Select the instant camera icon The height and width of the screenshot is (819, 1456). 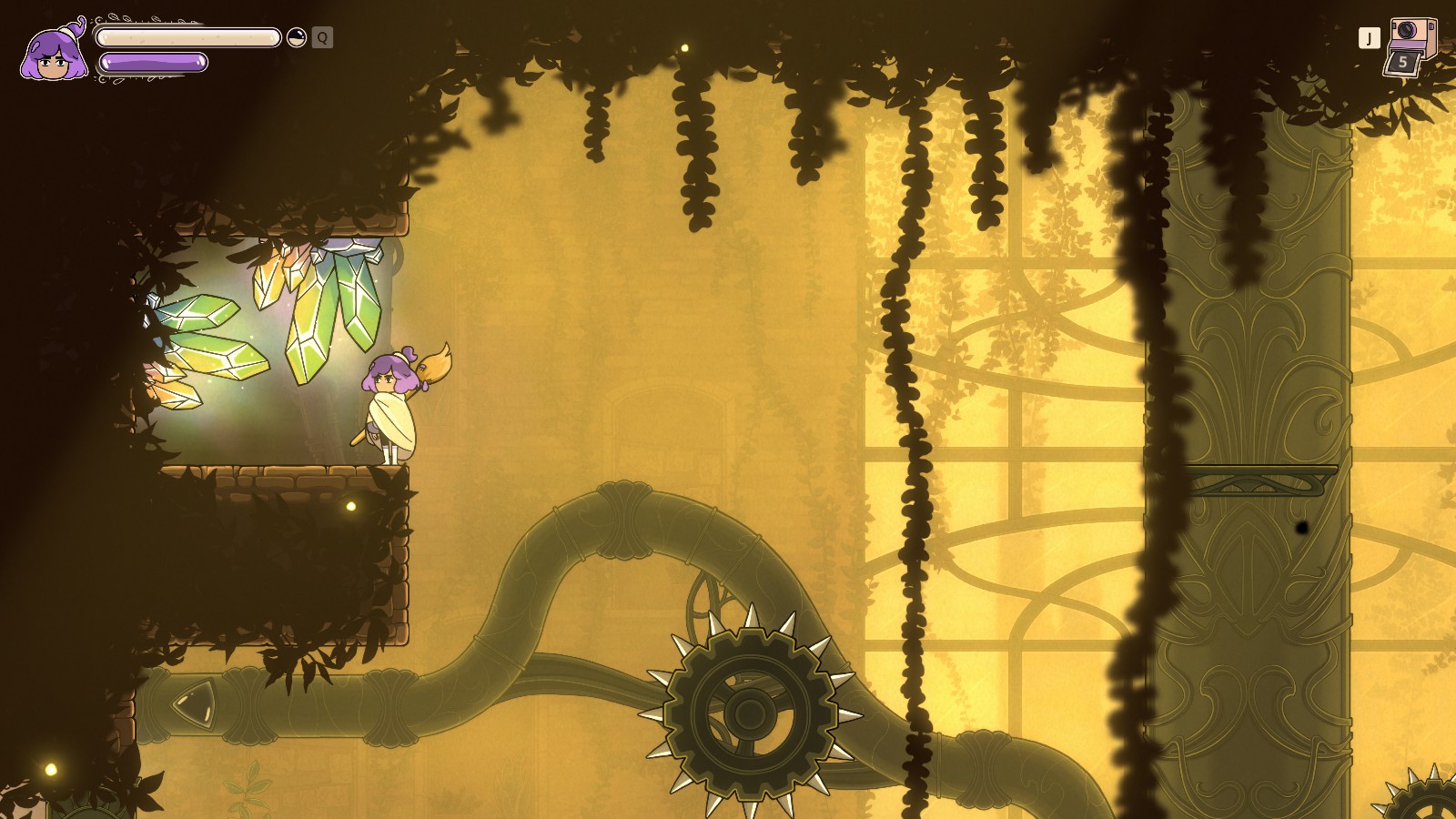point(1410,36)
